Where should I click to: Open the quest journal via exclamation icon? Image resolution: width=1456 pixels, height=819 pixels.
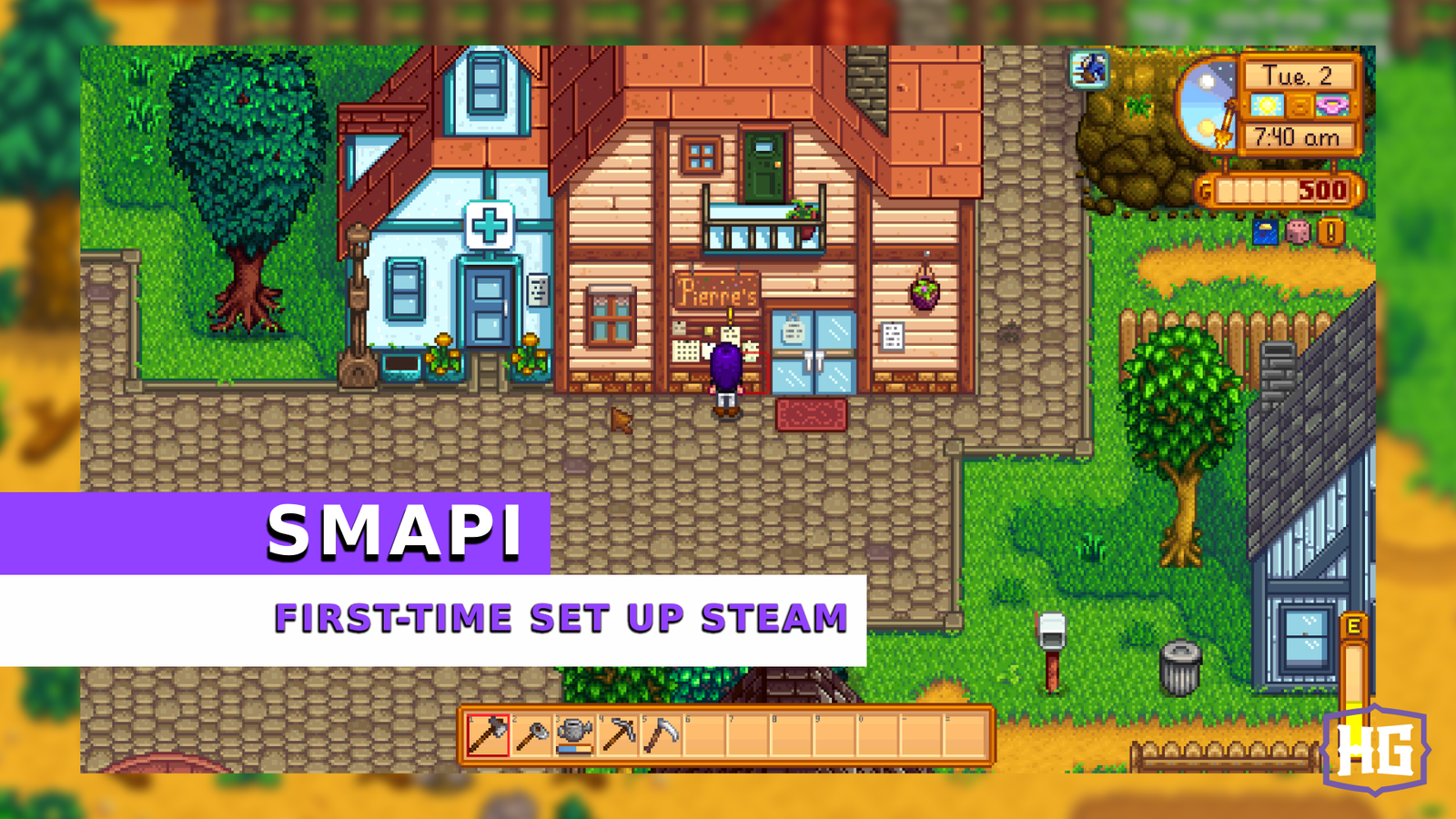1329,231
